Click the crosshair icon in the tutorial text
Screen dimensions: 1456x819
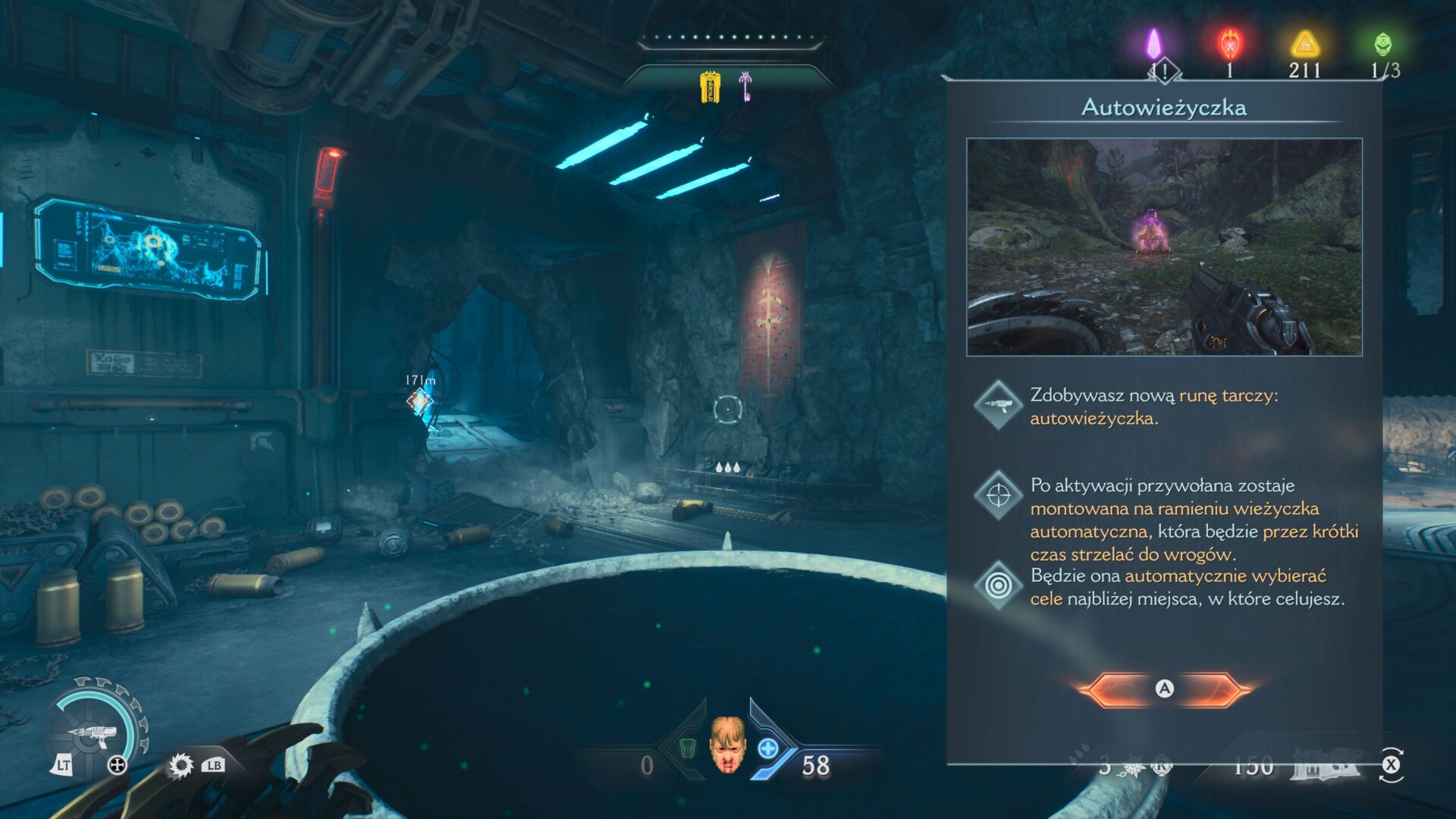(x=998, y=495)
